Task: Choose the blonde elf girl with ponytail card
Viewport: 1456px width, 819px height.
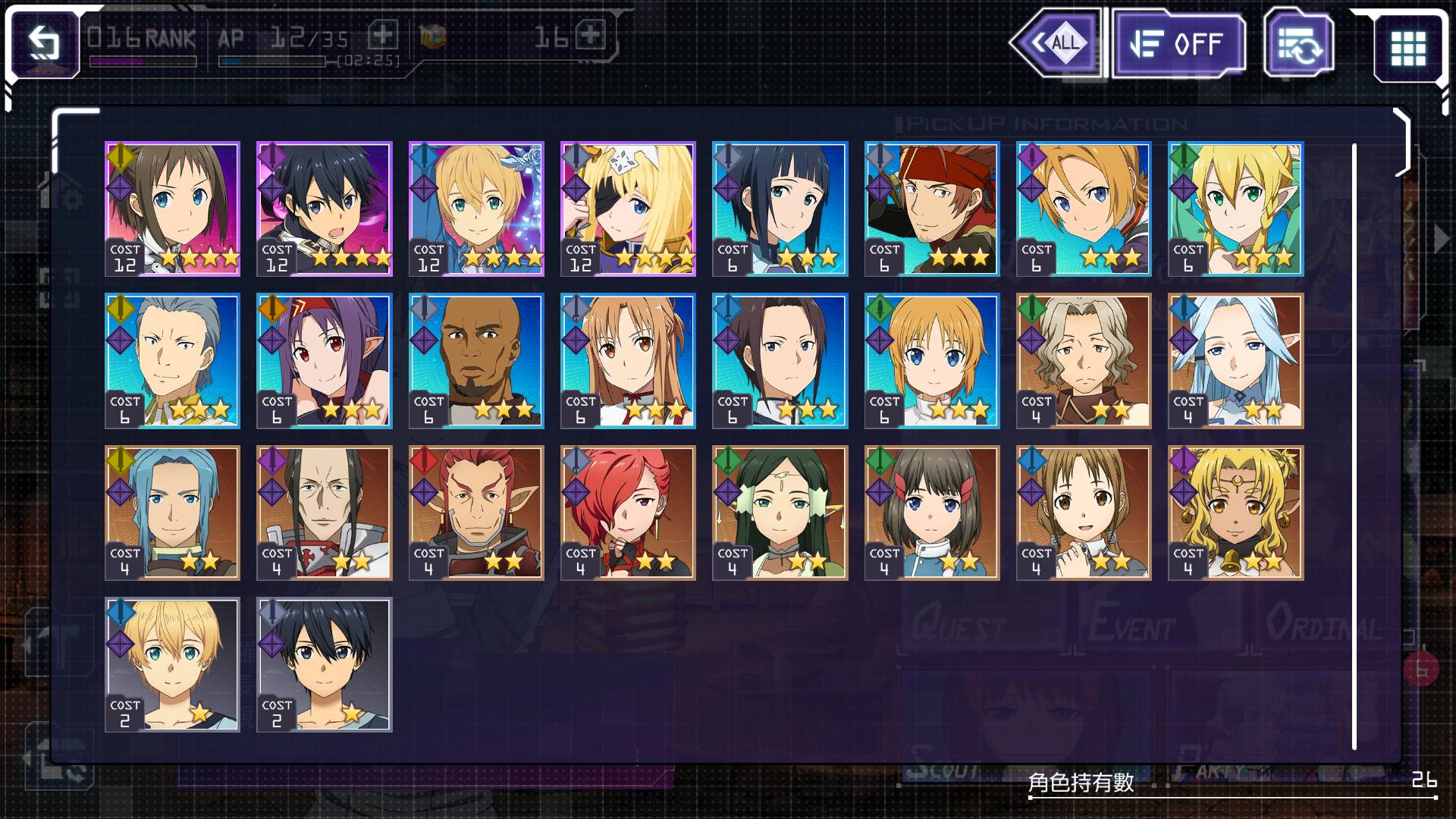Action: [x=1235, y=209]
